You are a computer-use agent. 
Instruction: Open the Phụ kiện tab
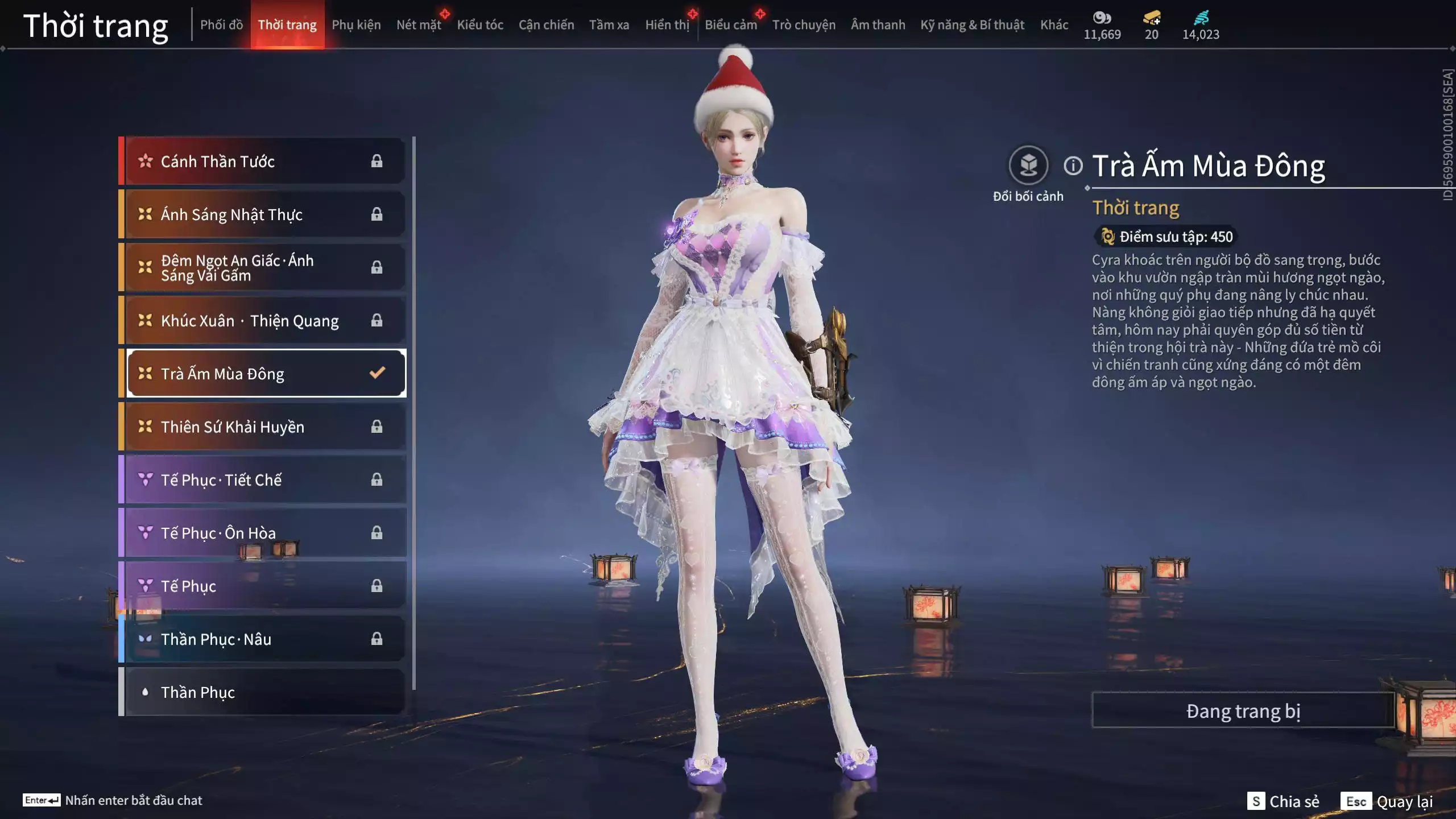coord(356,25)
